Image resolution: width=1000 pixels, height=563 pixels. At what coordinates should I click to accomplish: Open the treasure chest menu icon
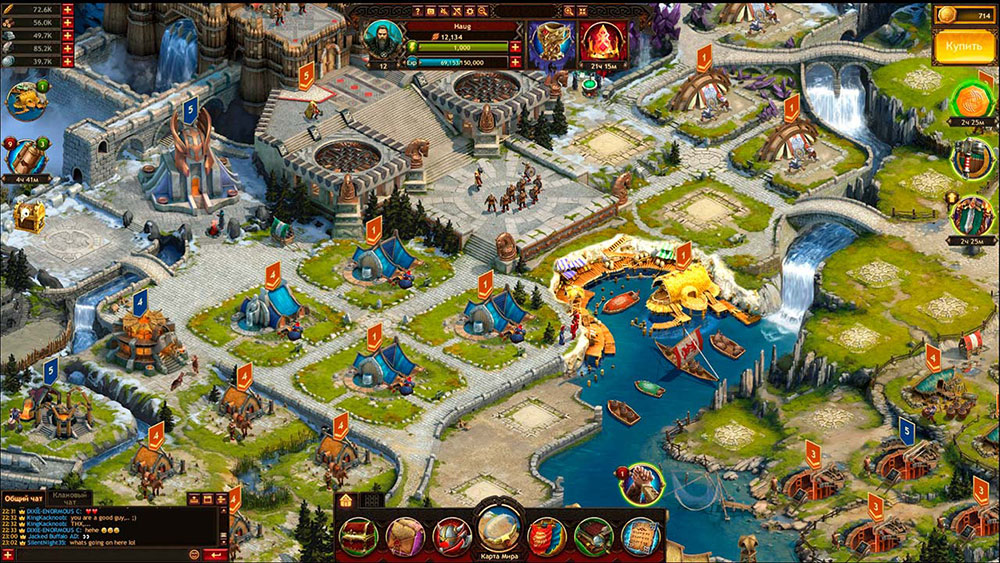358,536
